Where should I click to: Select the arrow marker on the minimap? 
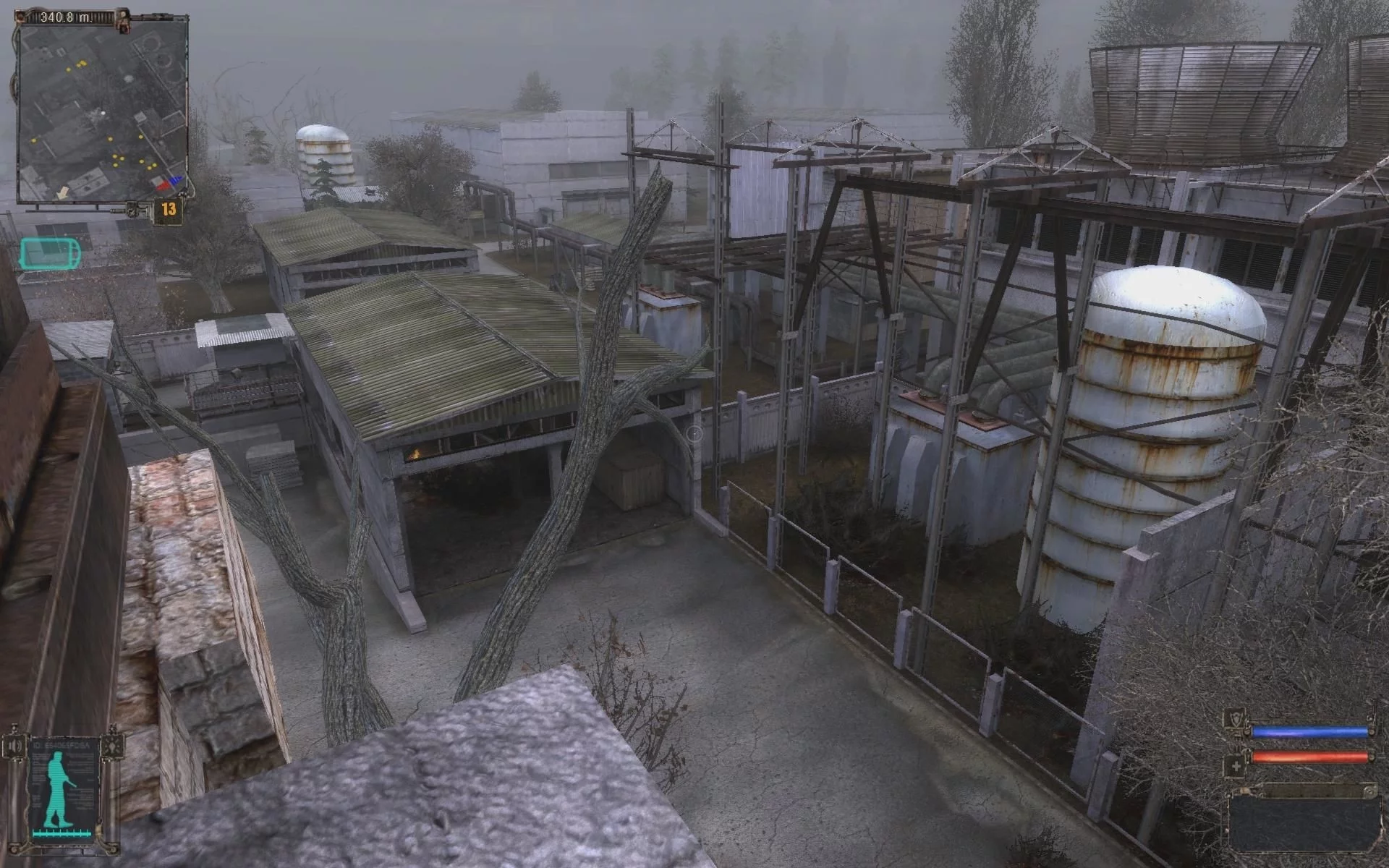tap(63, 192)
